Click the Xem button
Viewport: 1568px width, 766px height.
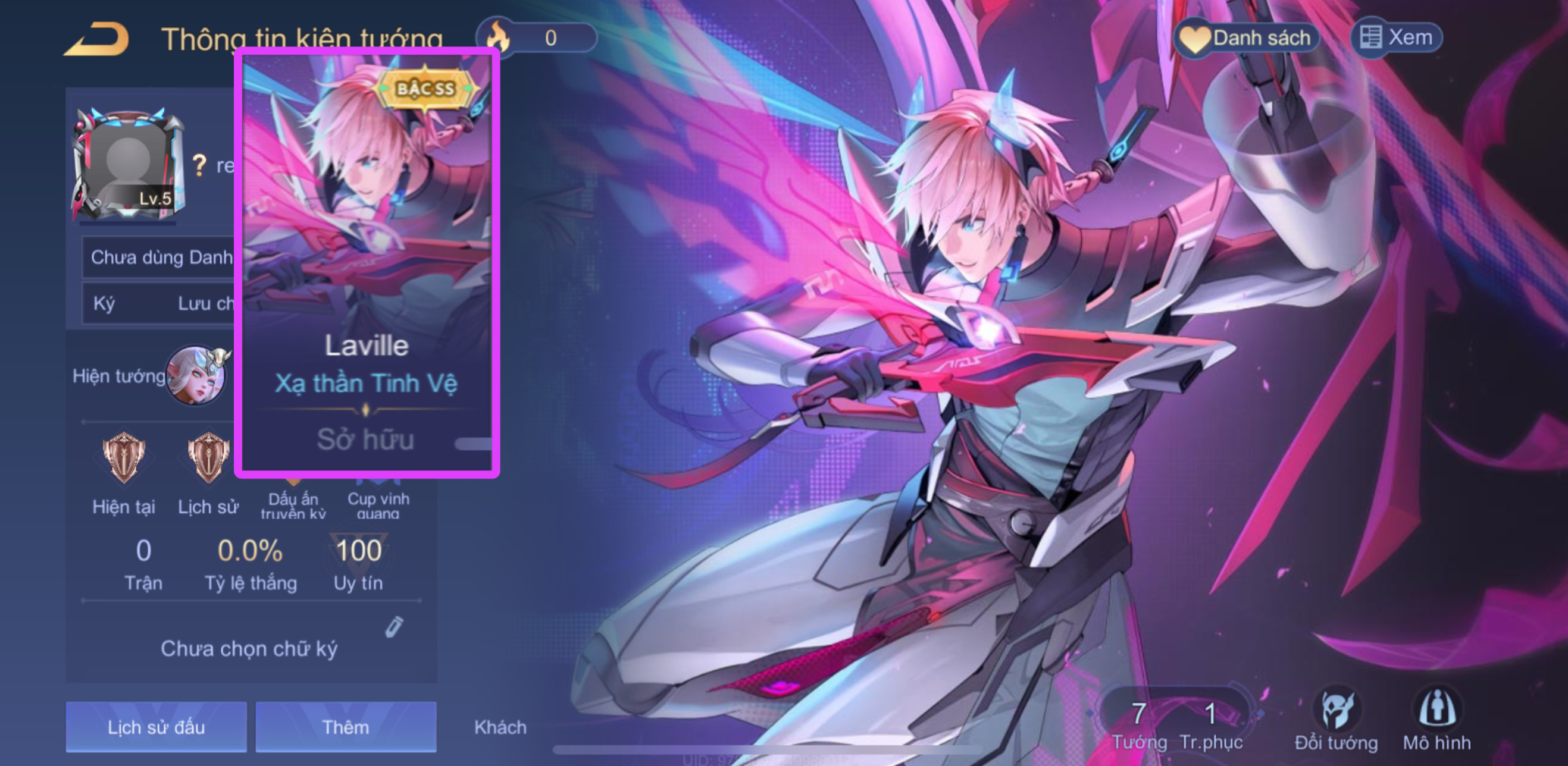tap(1397, 38)
